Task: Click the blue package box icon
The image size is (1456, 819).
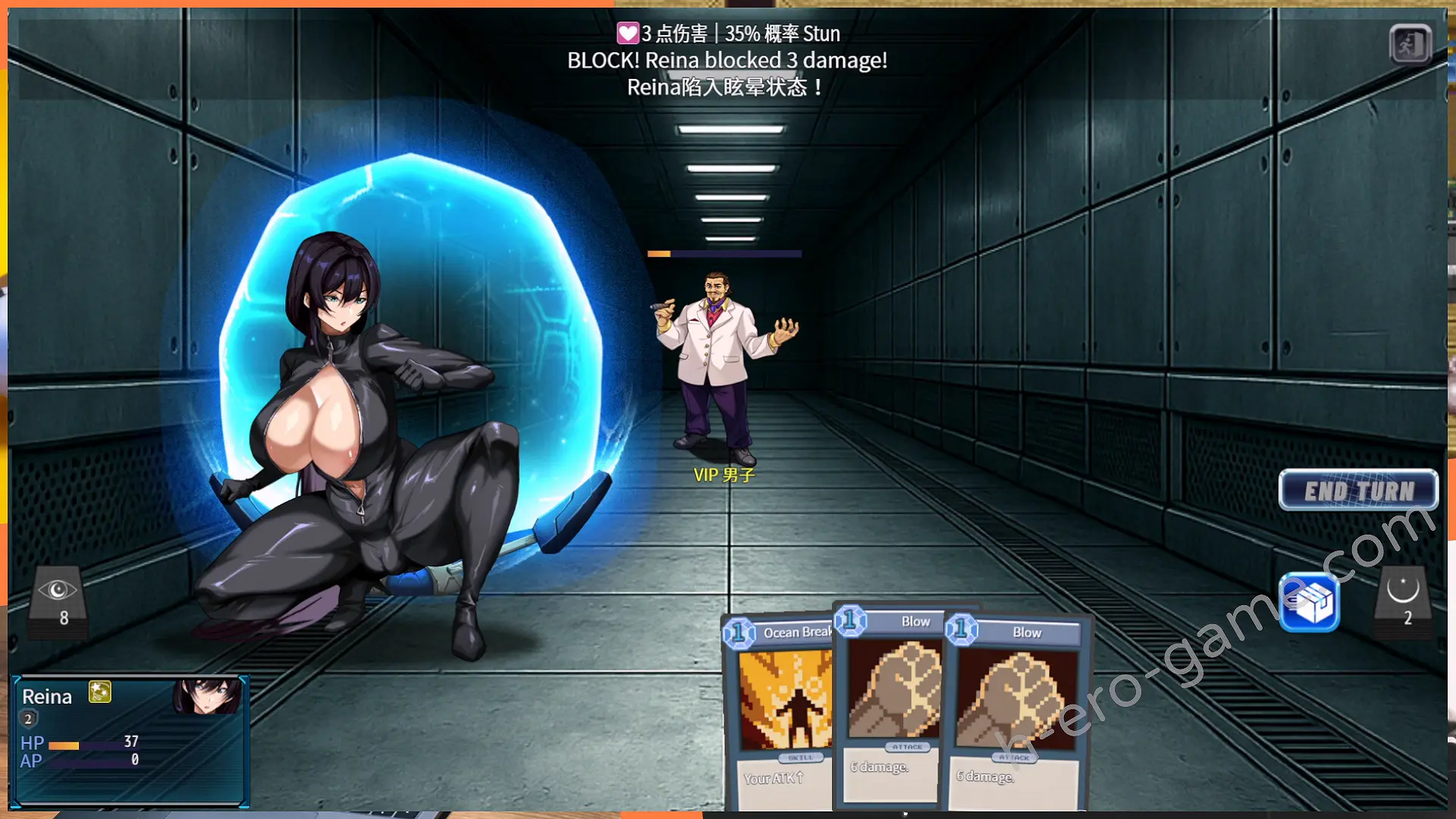Action: (1310, 604)
